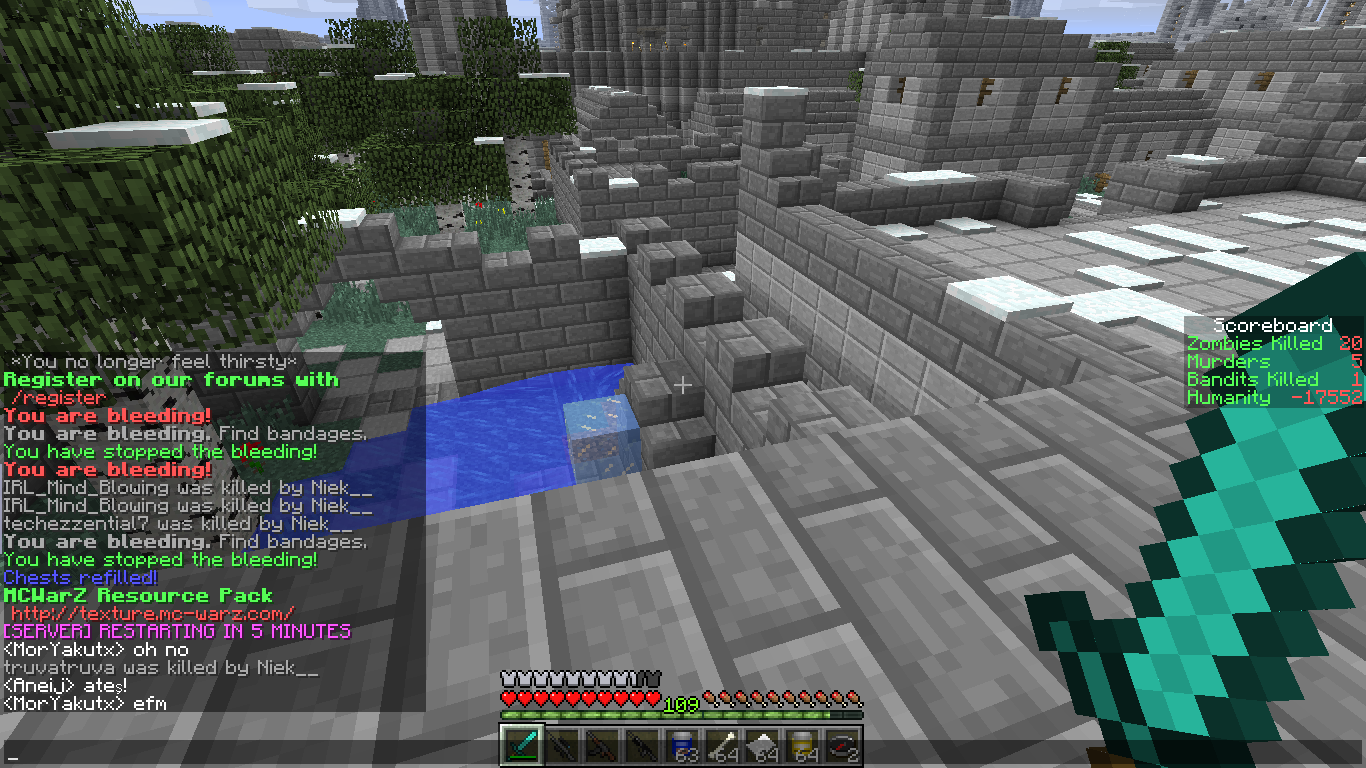Select the yellow can hotbar slot
This screenshot has width=1366, height=768.
pyautogui.click(x=802, y=745)
